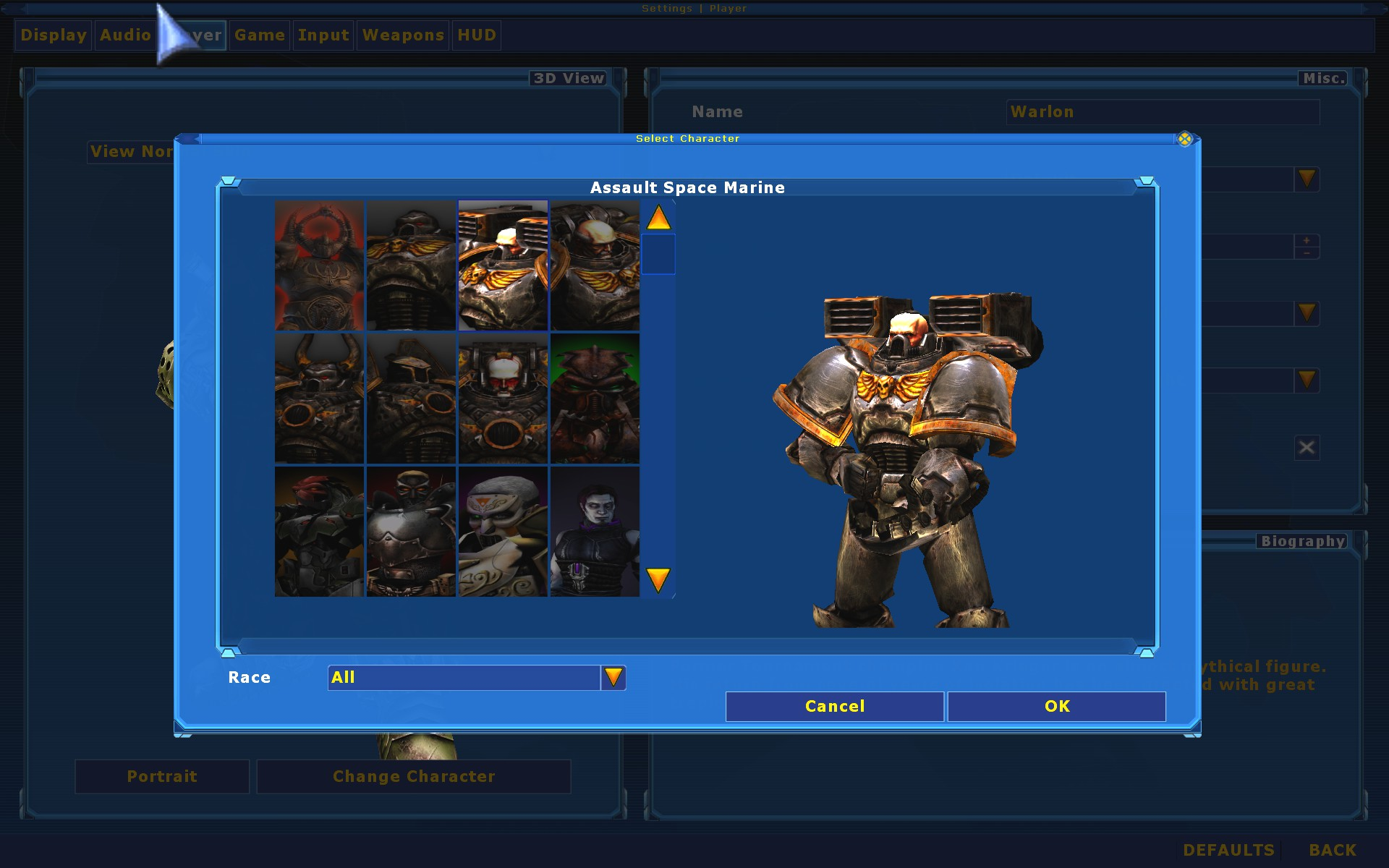Image resolution: width=1389 pixels, height=868 pixels.
Task: Open Change Character
Action: click(x=413, y=776)
